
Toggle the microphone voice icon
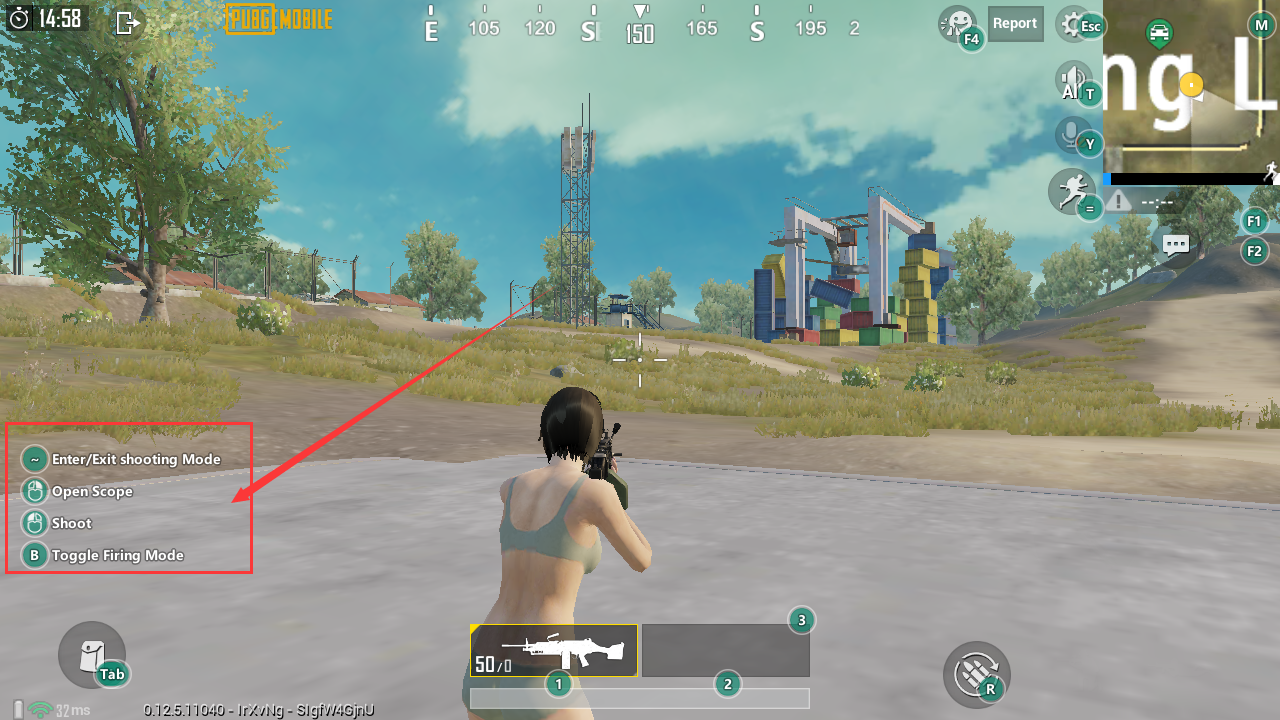1073,134
